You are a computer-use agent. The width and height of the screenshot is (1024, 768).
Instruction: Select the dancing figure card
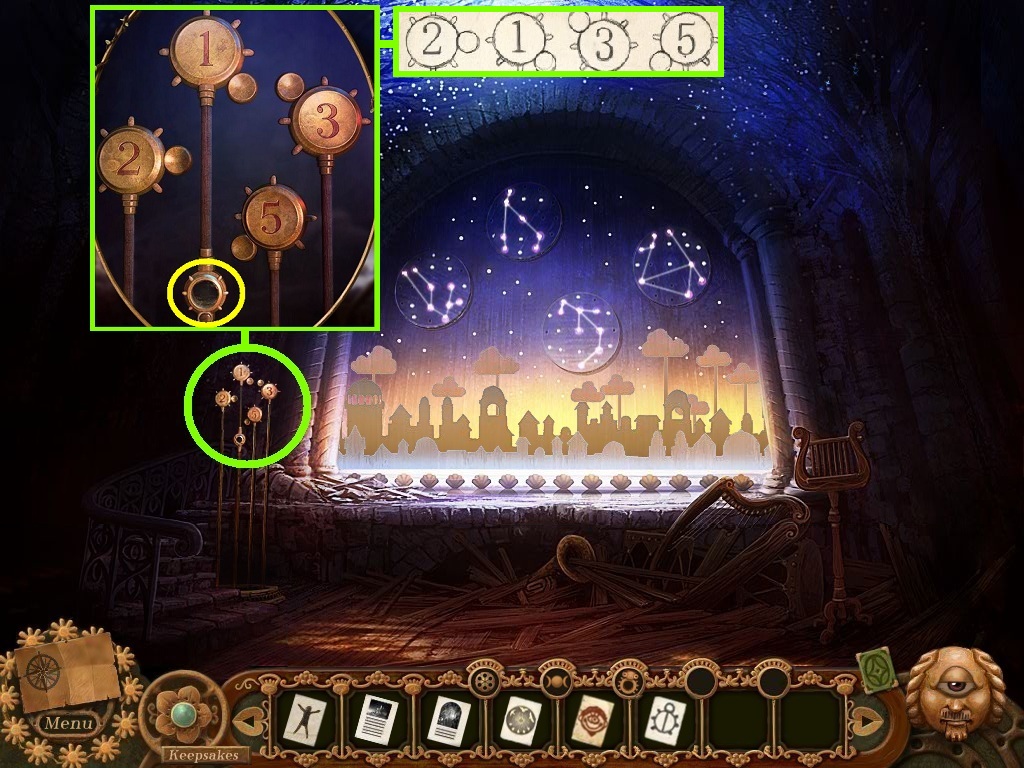pyautogui.click(x=302, y=718)
